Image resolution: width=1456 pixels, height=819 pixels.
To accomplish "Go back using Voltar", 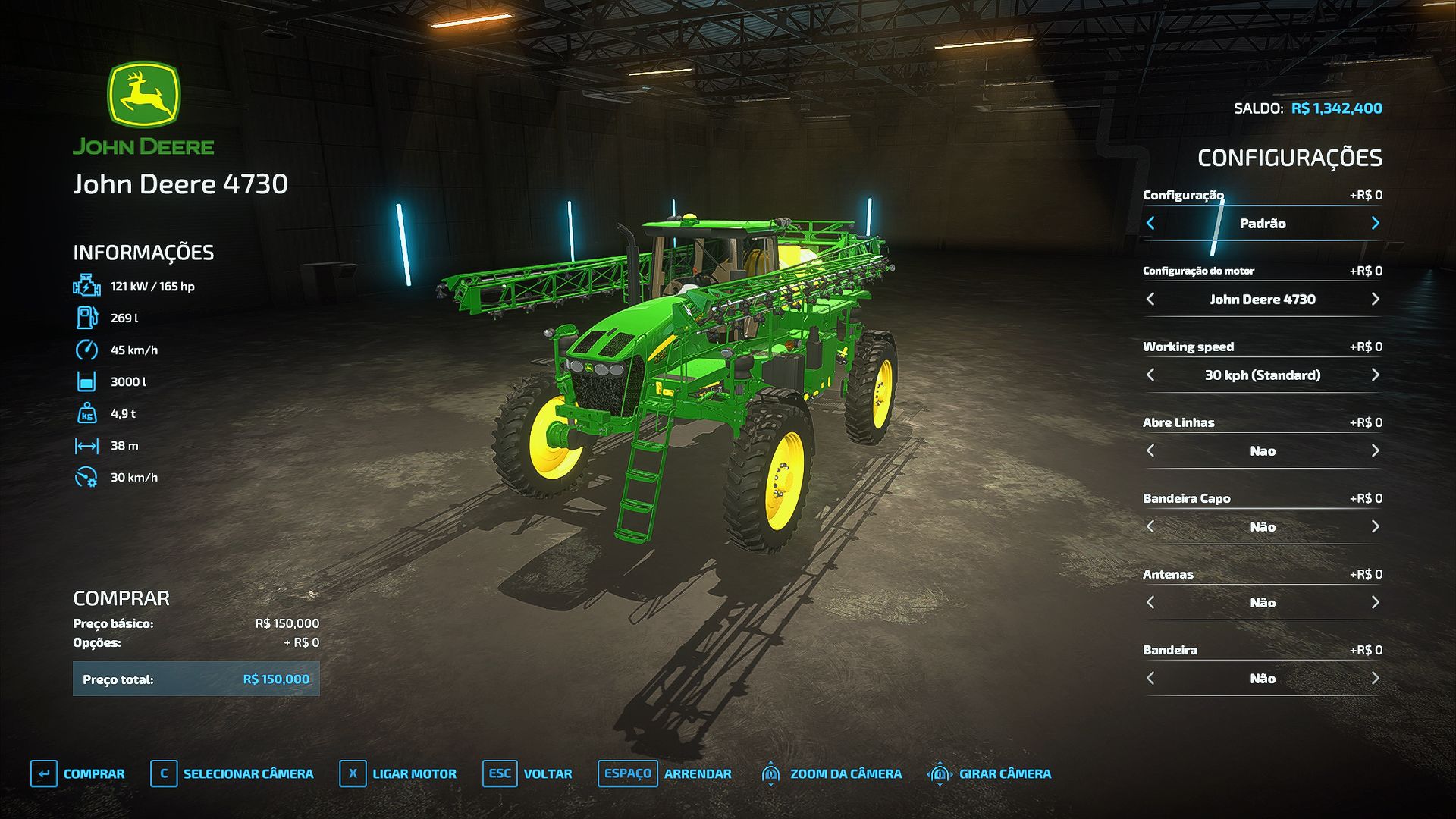I will (528, 773).
